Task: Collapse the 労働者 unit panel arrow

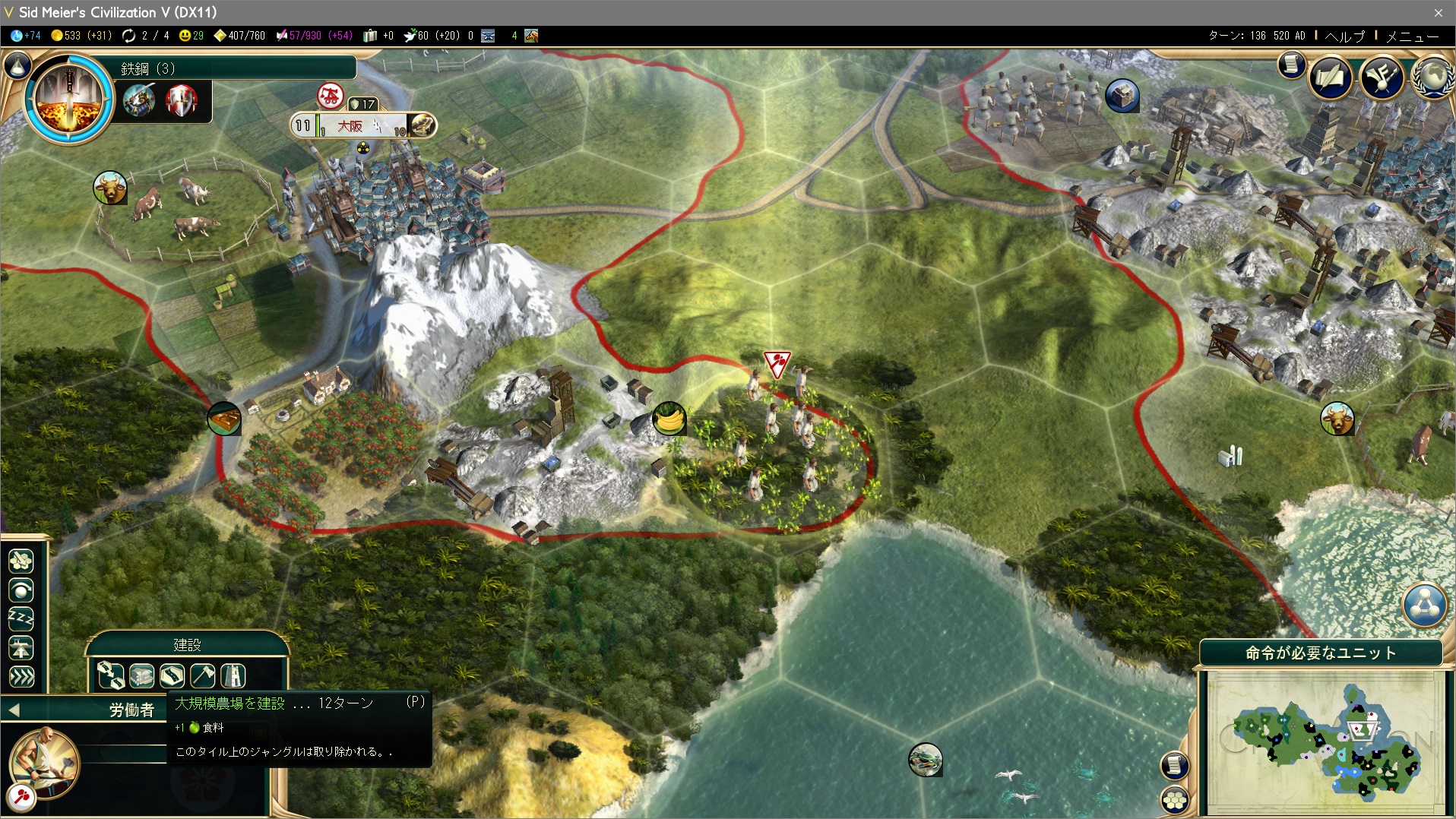Action: pyautogui.click(x=14, y=710)
